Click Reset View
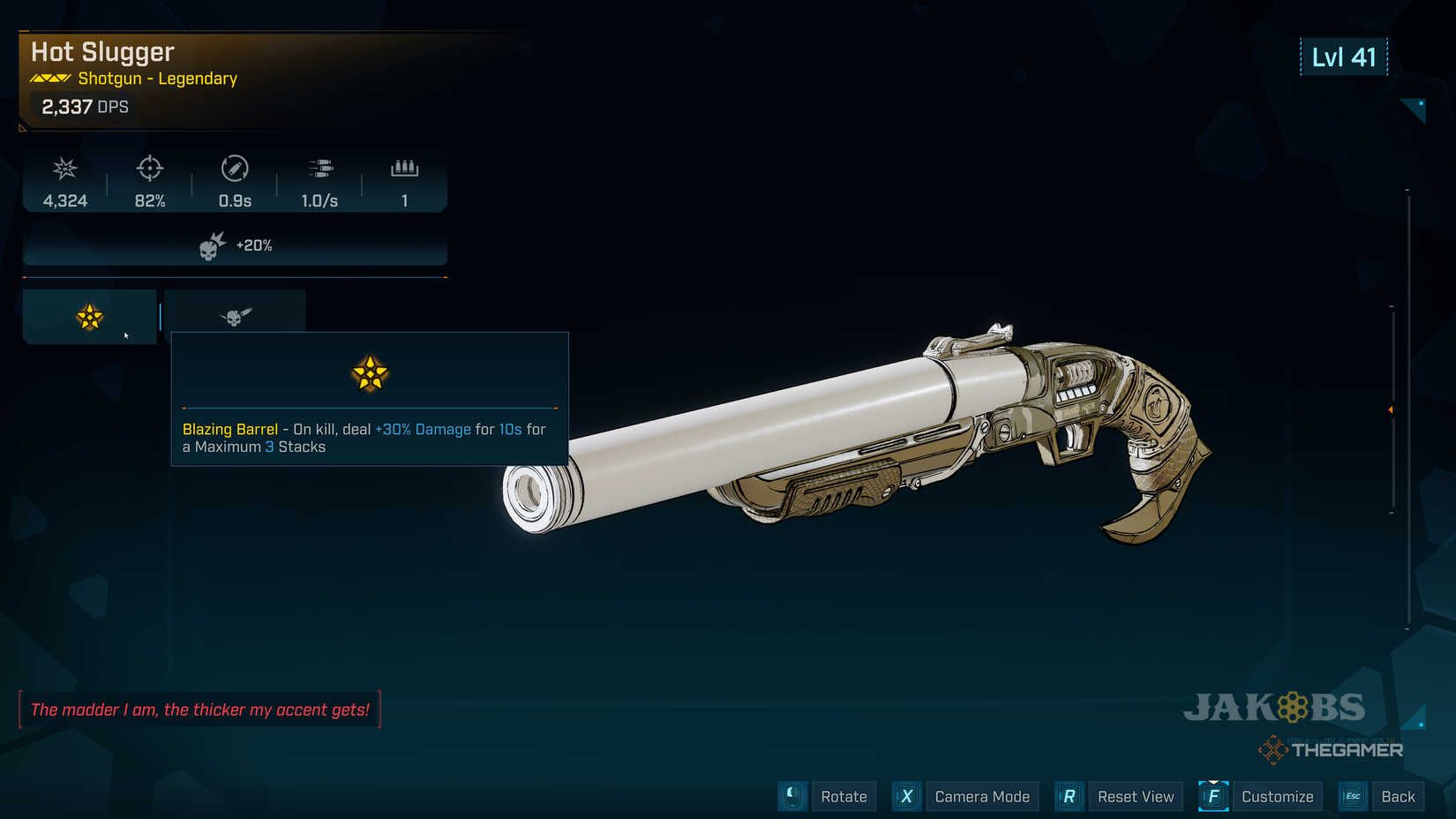 (x=1136, y=796)
